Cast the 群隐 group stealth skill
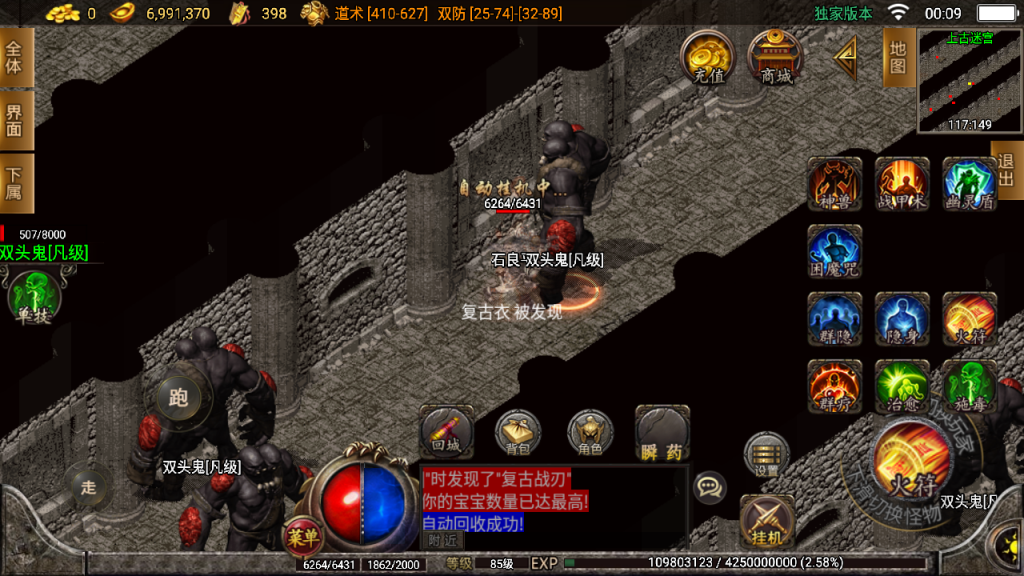Image resolution: width=1024 pixels, height=576 pixels. tap(835, 319)
